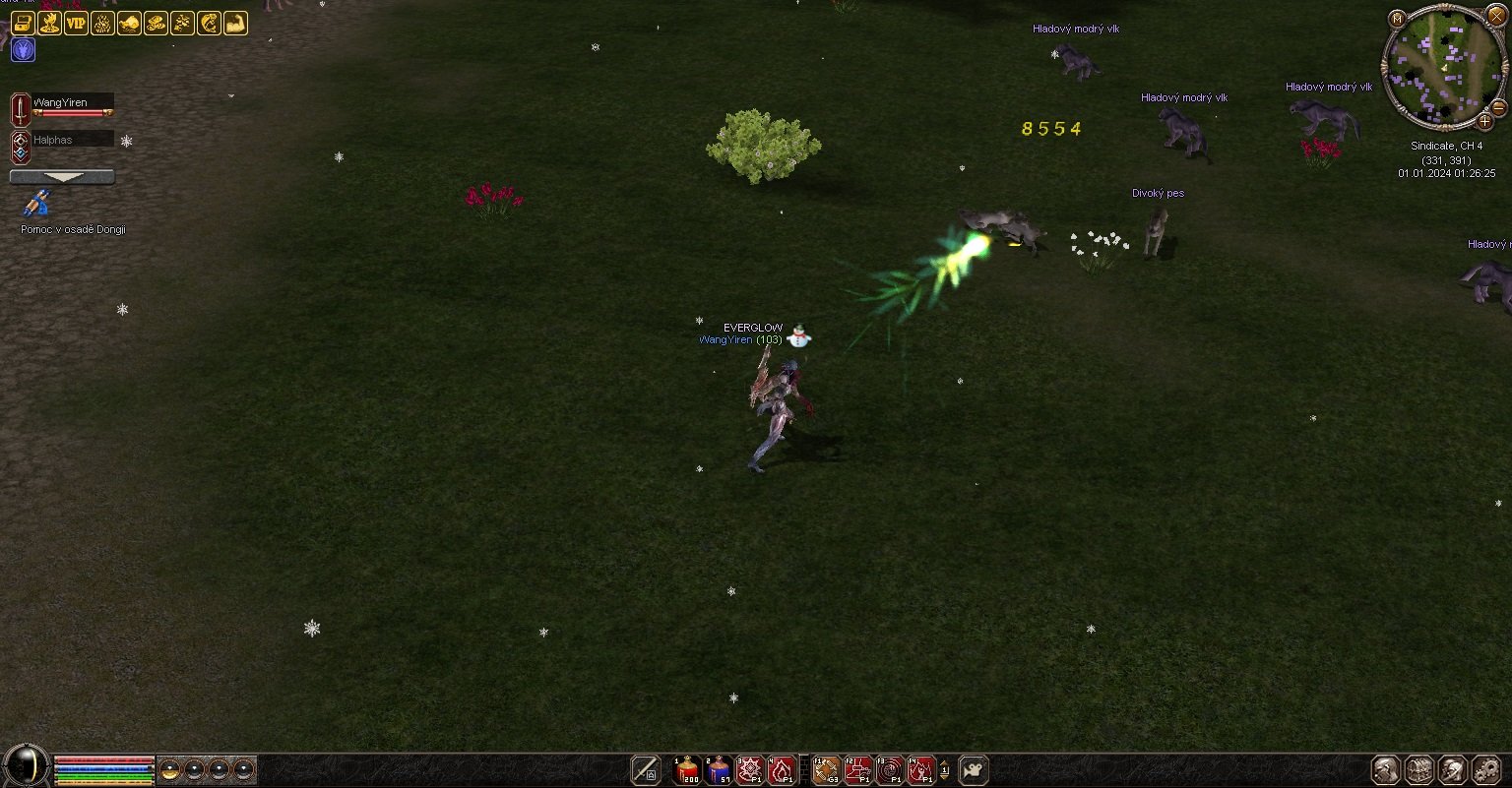Select the flexed arm icon
1512x788 pixels.
pyautogui.click(x=235, y=24)
